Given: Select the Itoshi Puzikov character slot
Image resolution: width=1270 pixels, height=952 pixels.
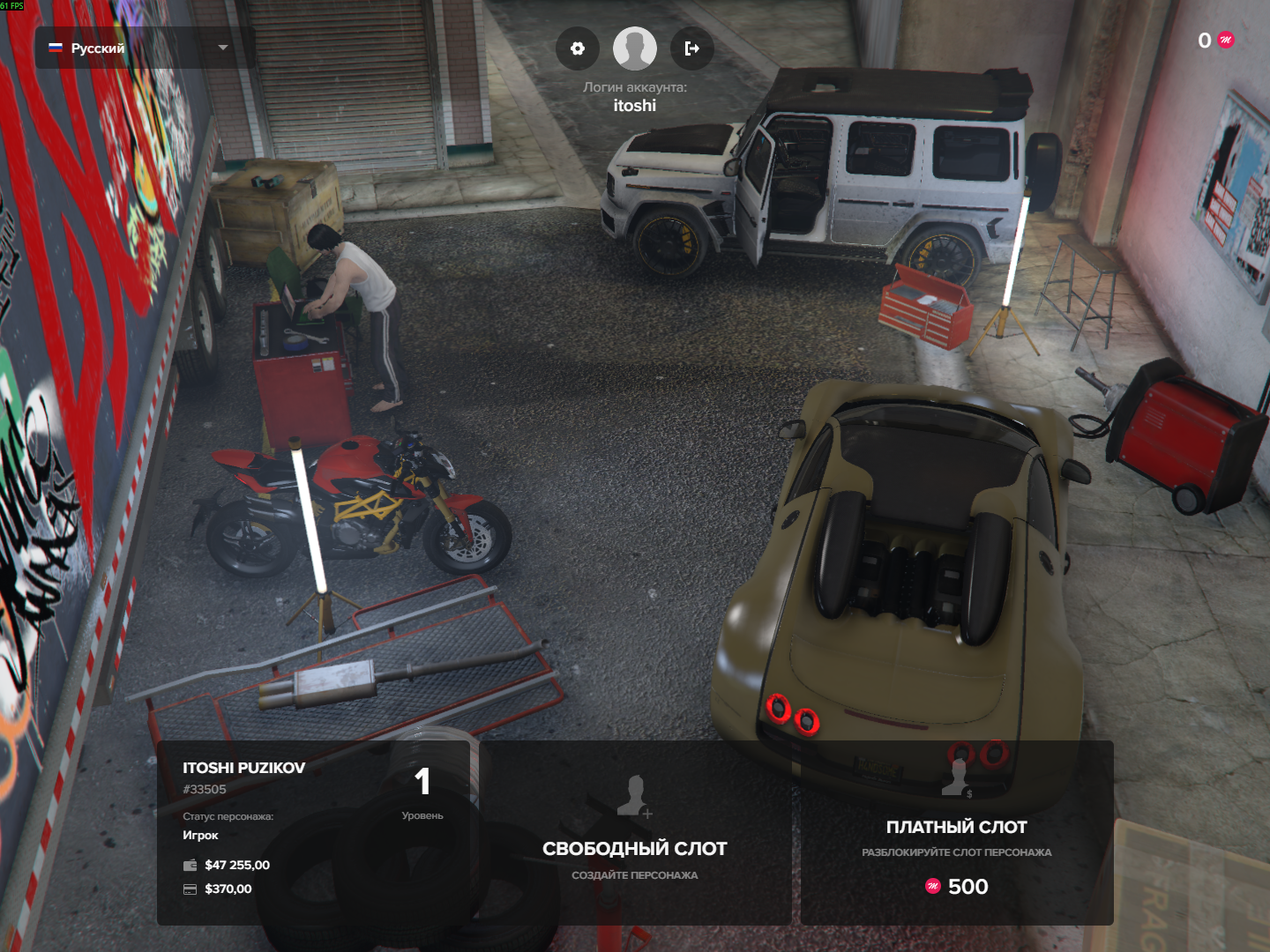Looking at the screenshot, I should point(313,832).
